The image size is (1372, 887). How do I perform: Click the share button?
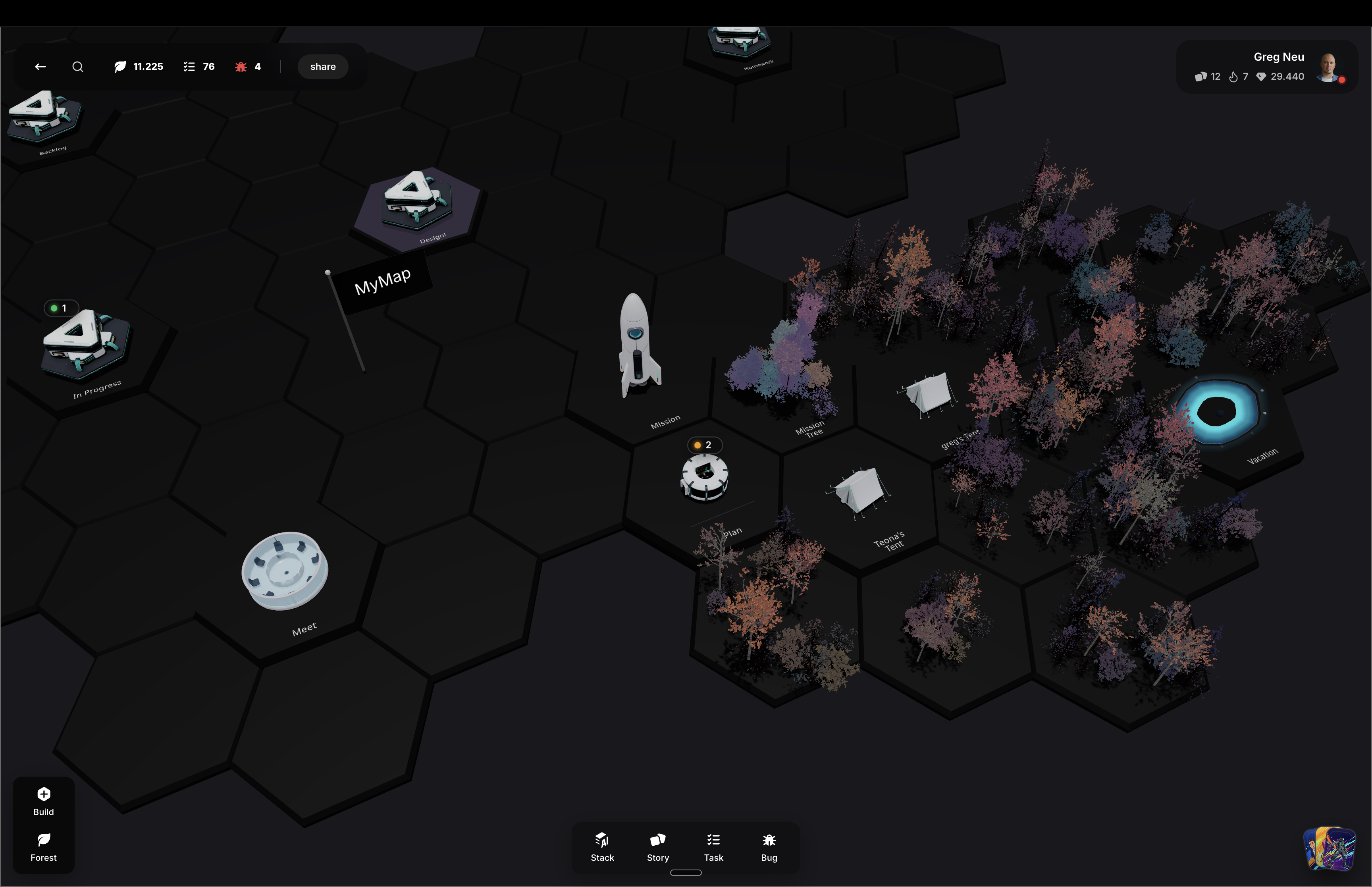[322, 66]
